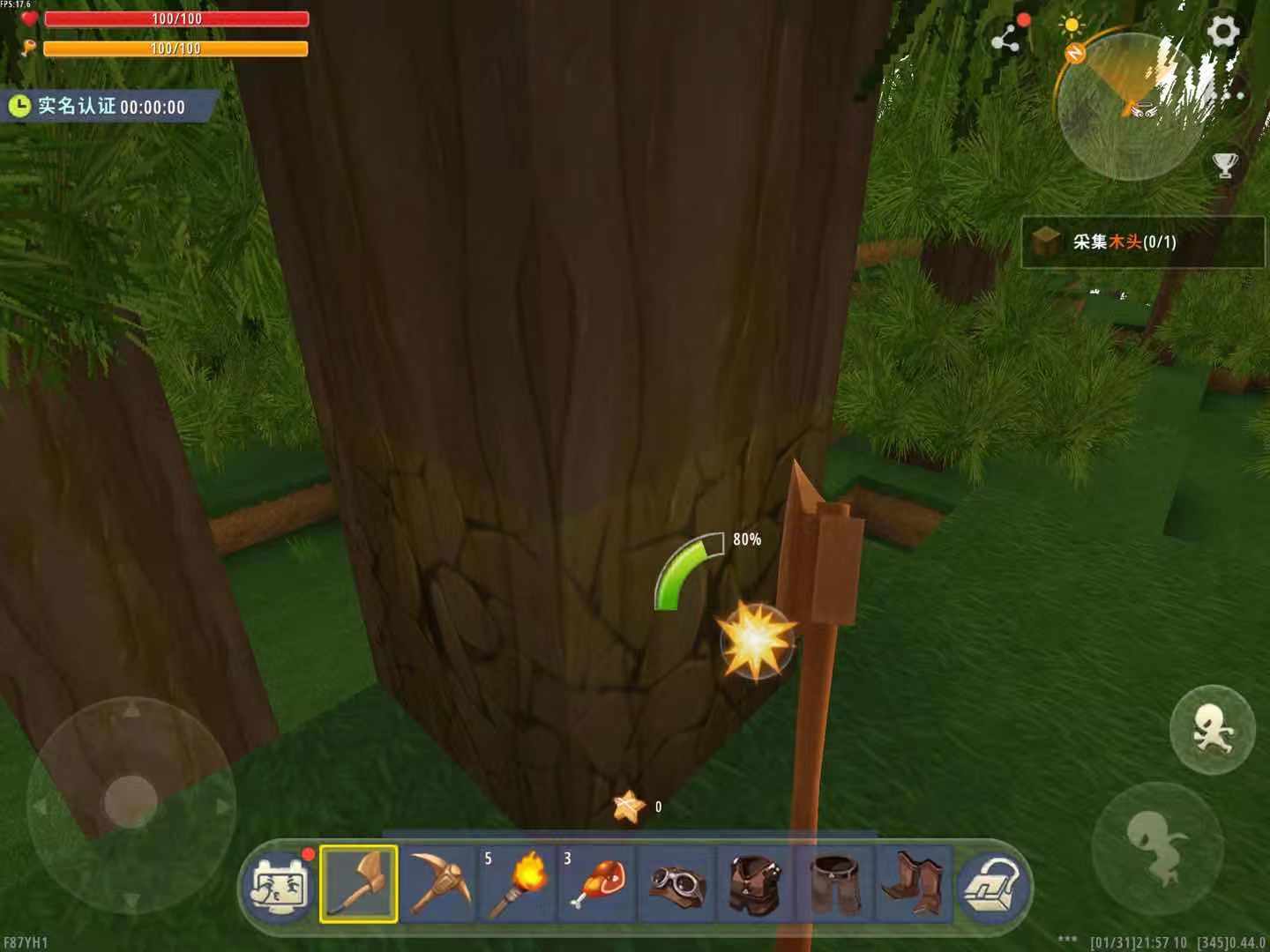Viewport: 1270px width, 952px height.
Task: Tap the star experience icon
Action: [x=628, y=806]
